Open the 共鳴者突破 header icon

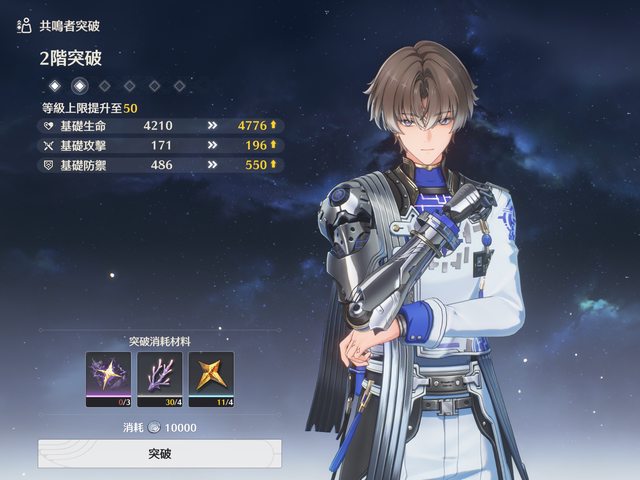(24, 25)
